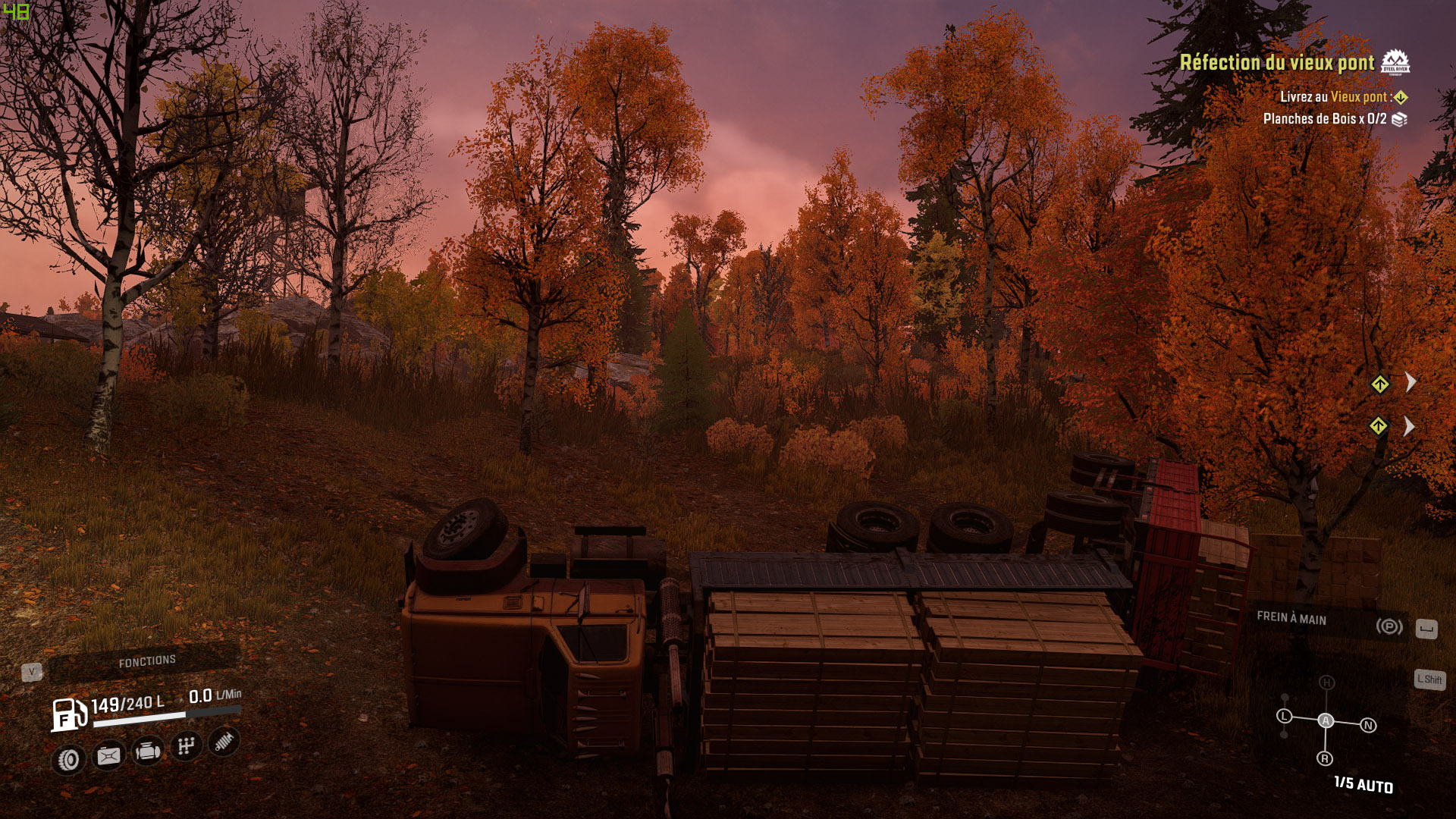The height and width of the screenshot is (819, 1456).
Task: Shift into the L low gear
Action: [1284, 716]
